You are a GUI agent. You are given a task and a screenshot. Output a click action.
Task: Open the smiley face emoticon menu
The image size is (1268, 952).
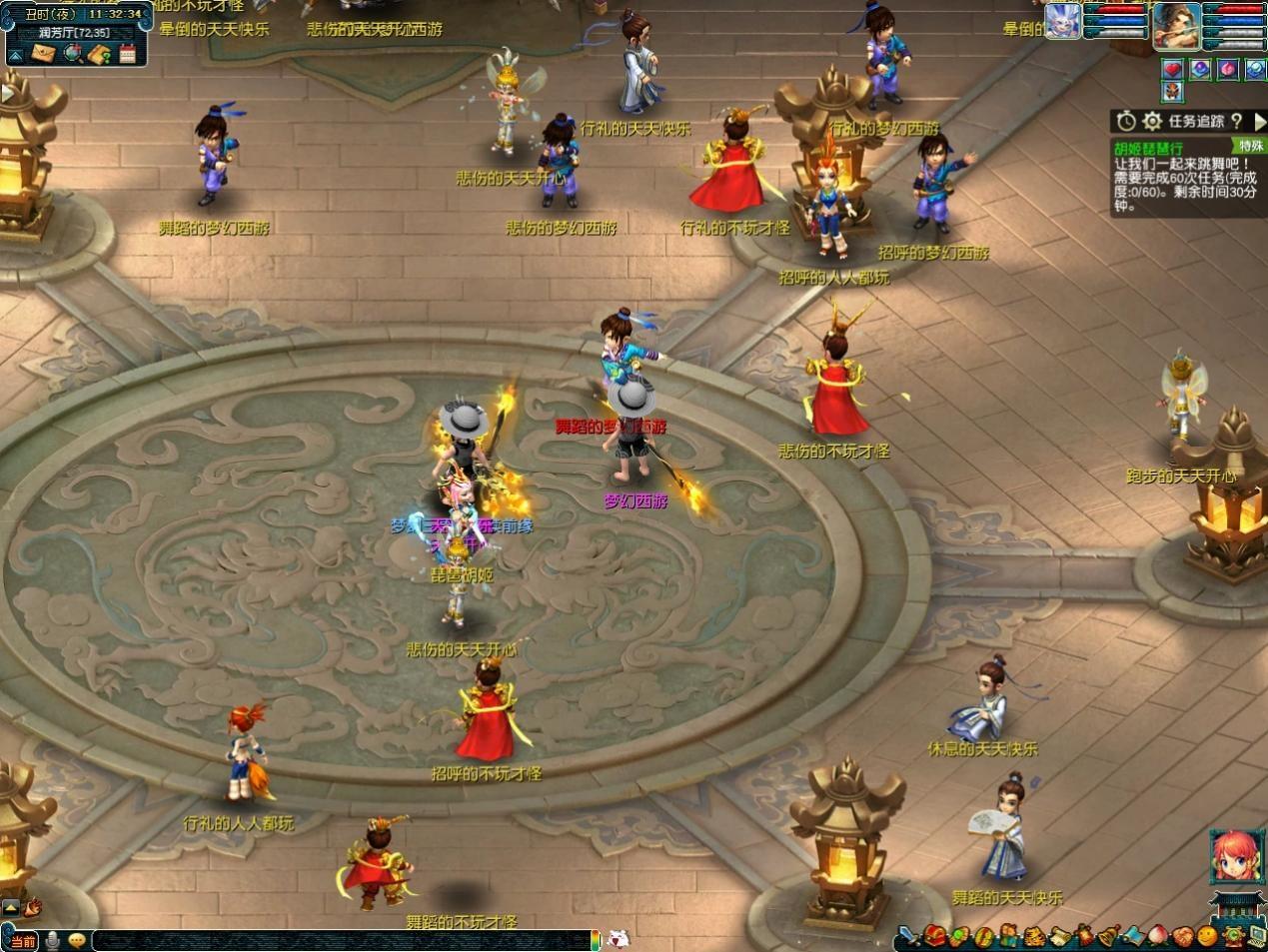[x=1208, y=936]
